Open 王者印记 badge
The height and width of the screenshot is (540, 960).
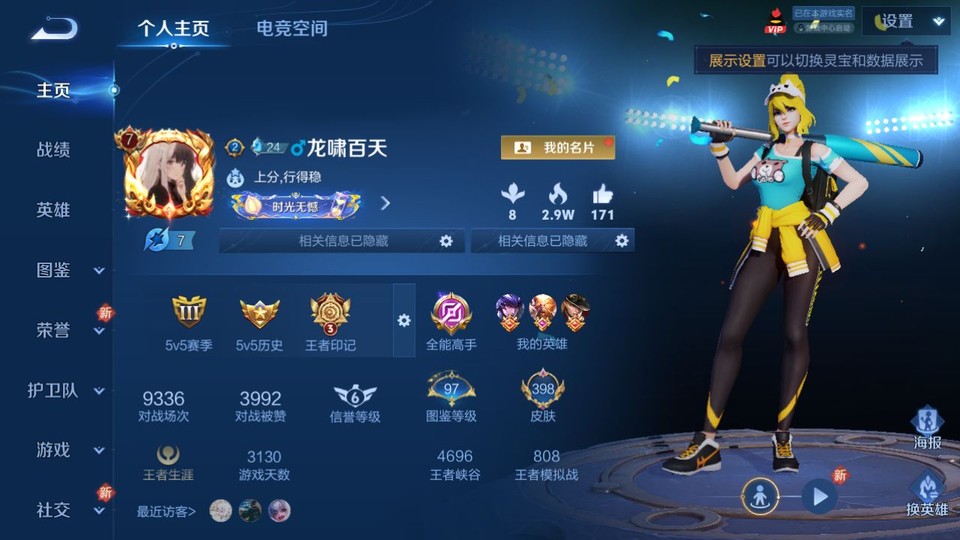(330, 318)
